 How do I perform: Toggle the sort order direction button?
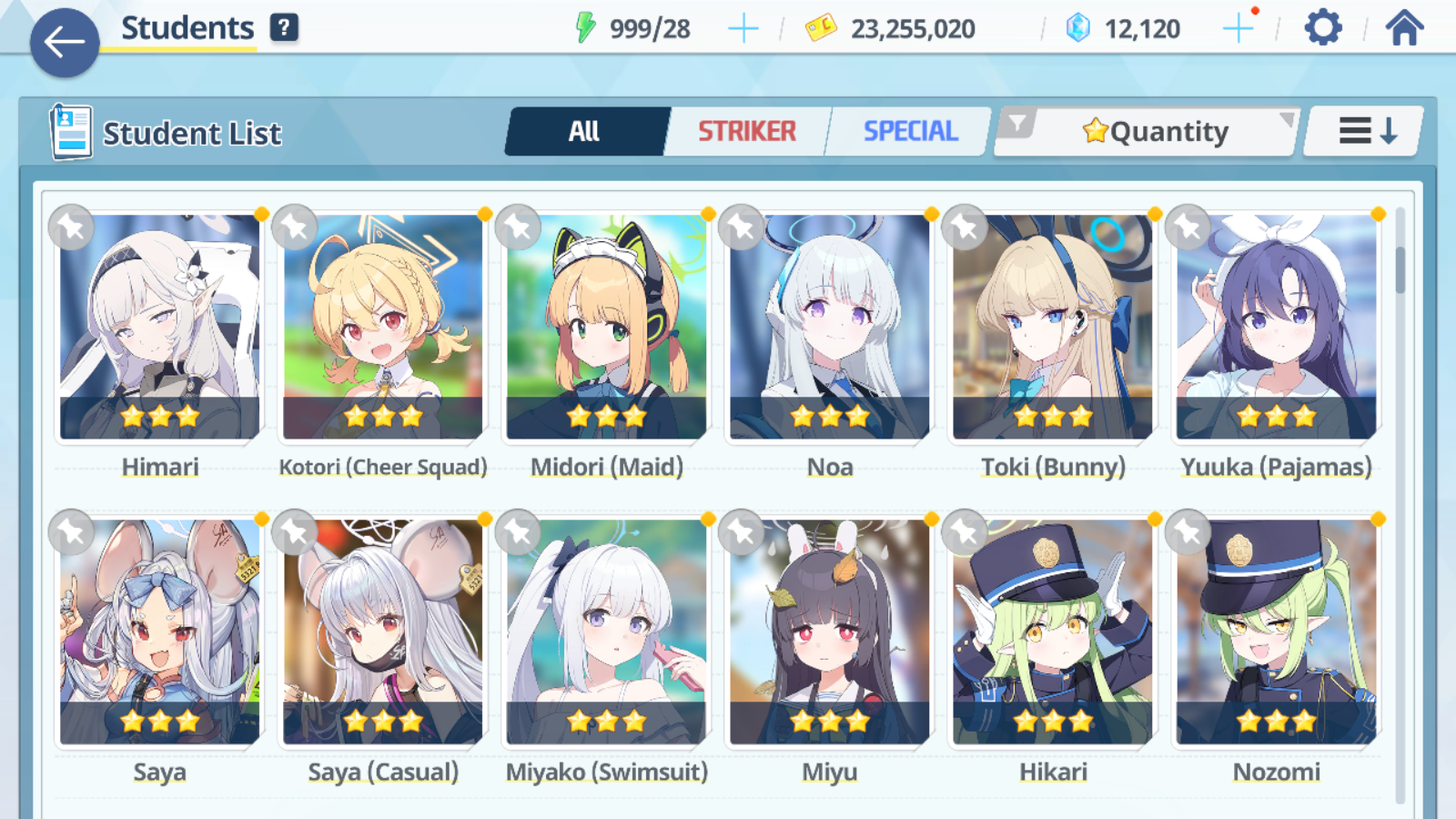[1366, 132]
